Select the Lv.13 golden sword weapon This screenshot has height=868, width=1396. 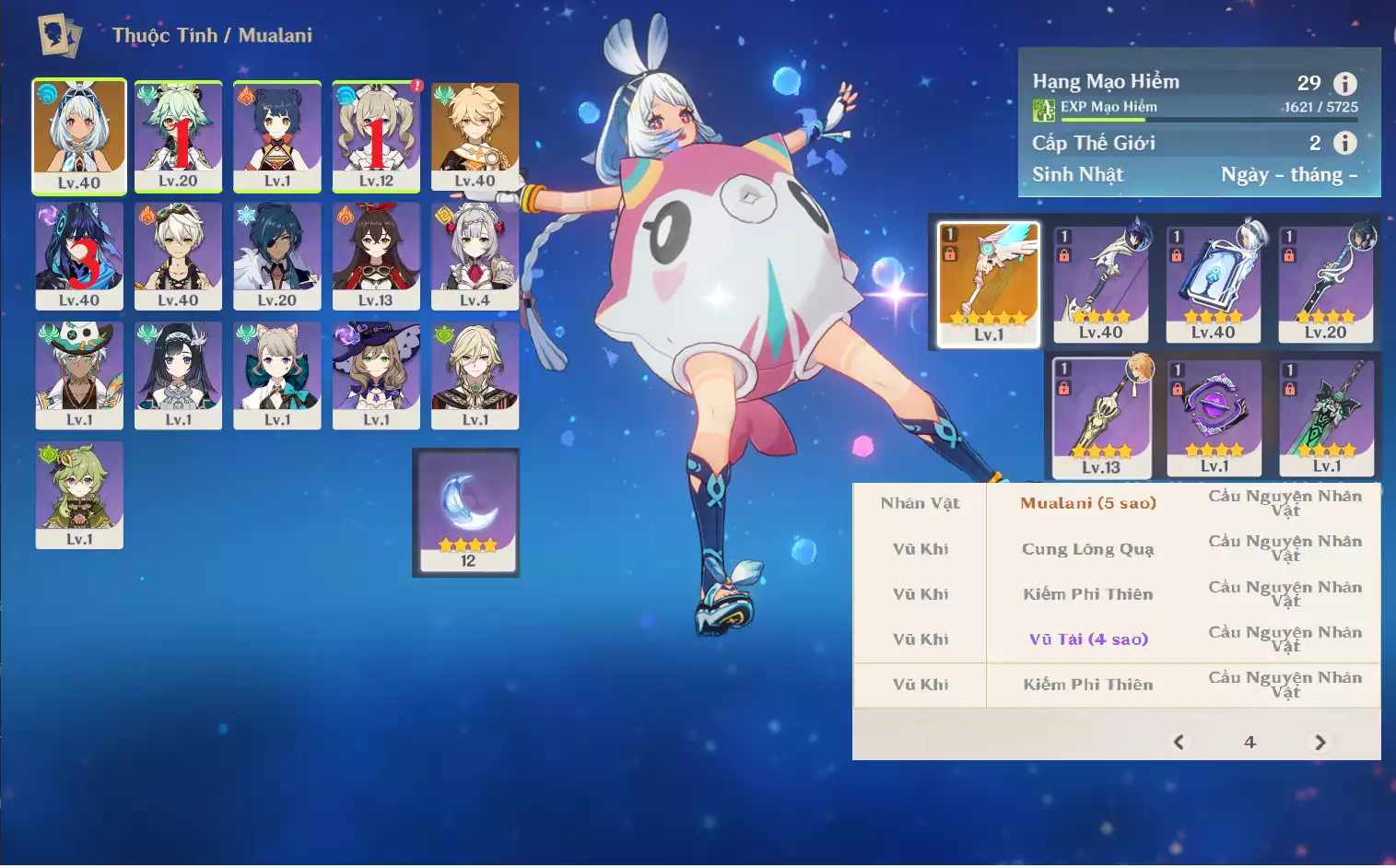click(x=1101, y=417)
